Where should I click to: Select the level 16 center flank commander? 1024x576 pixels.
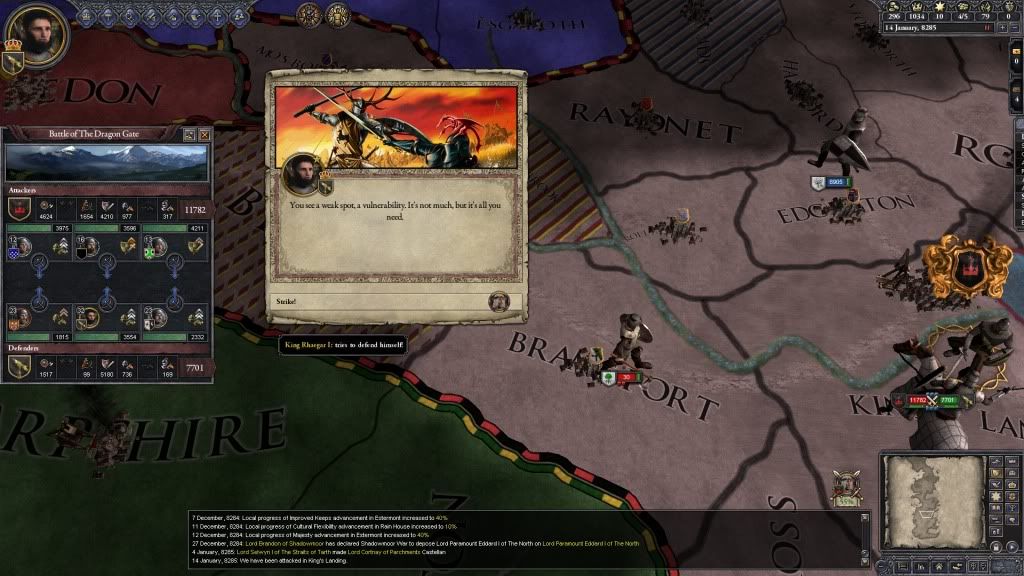click(89, 246)
